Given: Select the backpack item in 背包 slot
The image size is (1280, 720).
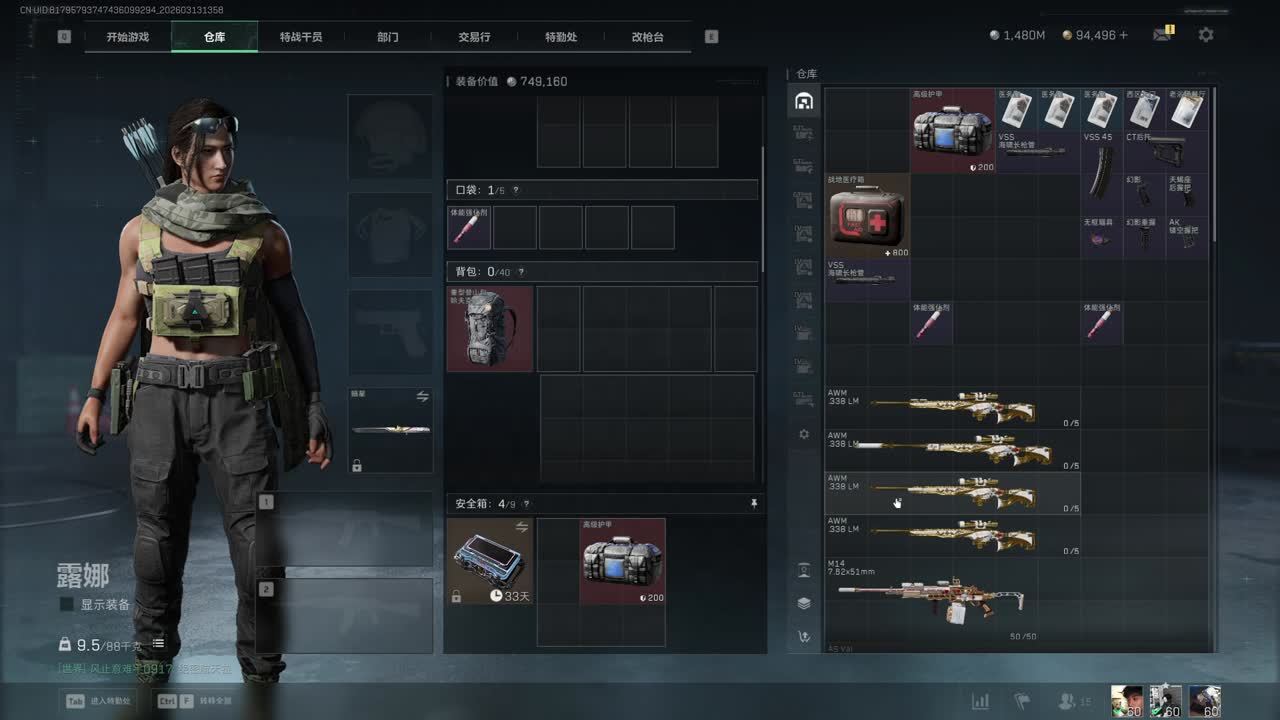Looking at the screenshot, I should [x=490, y=329].
